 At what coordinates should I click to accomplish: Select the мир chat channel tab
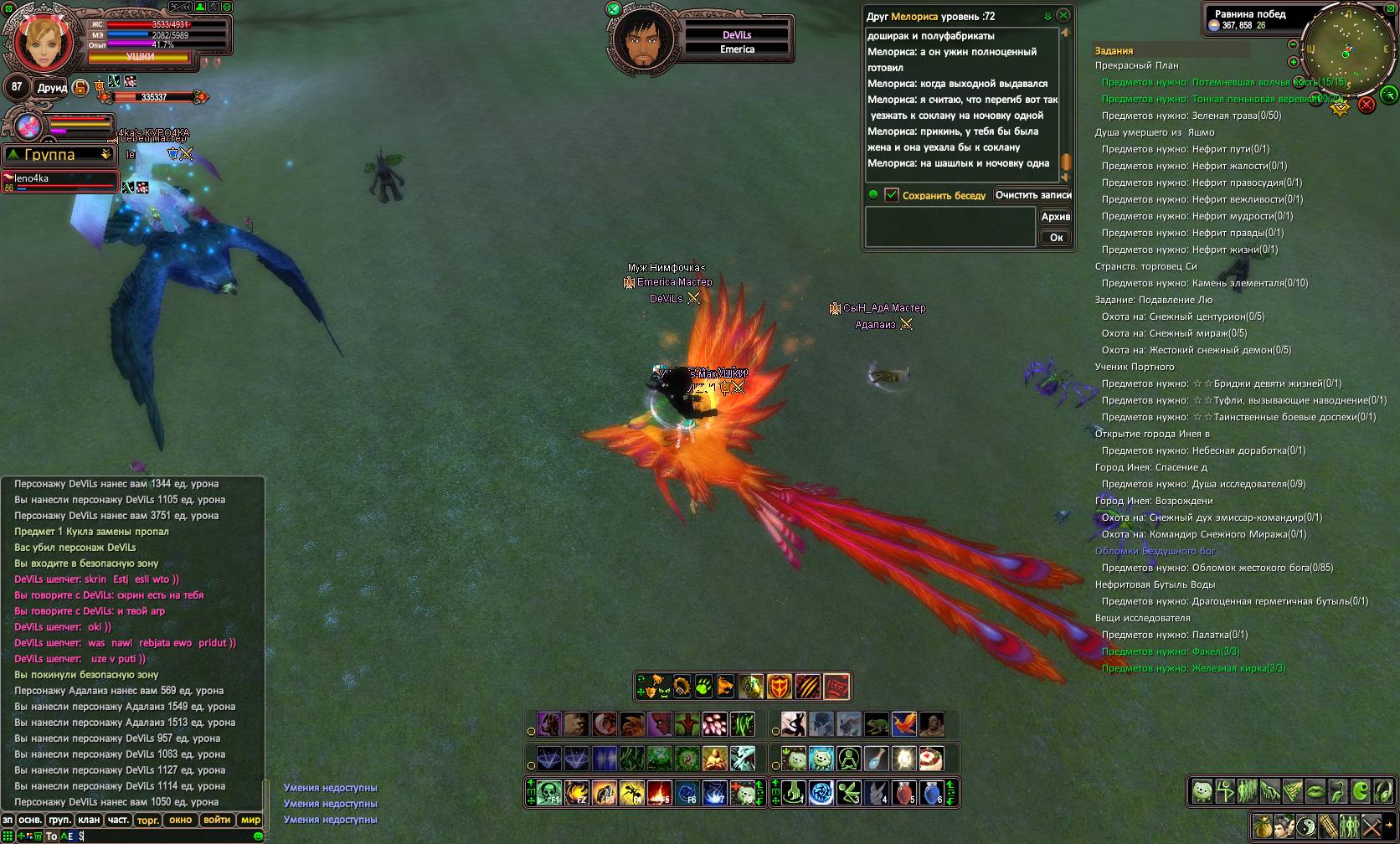250,821
